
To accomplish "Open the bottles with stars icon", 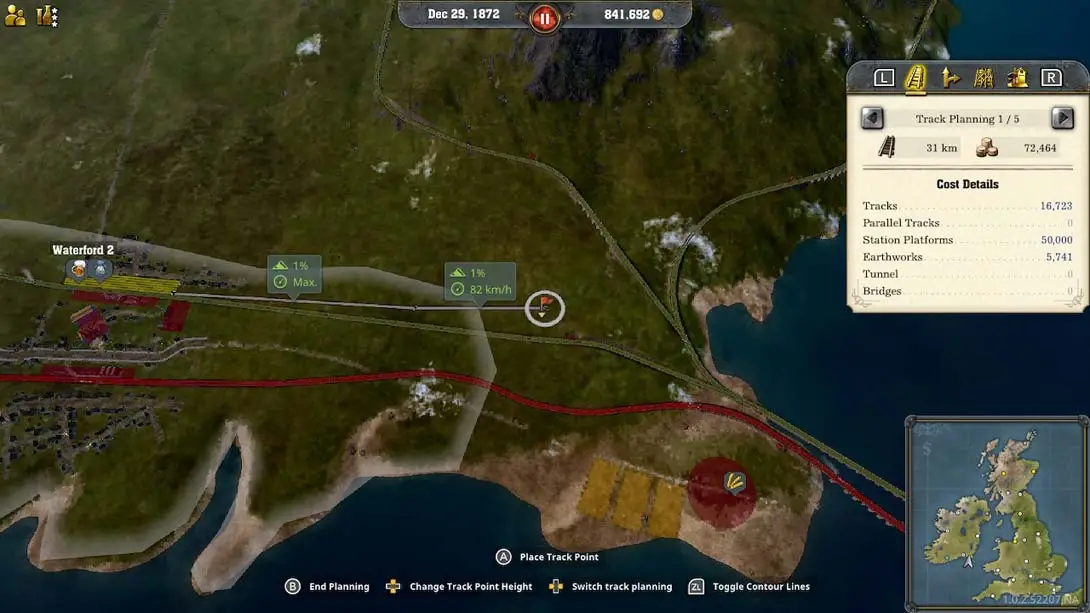I will [x=47, y=15].
